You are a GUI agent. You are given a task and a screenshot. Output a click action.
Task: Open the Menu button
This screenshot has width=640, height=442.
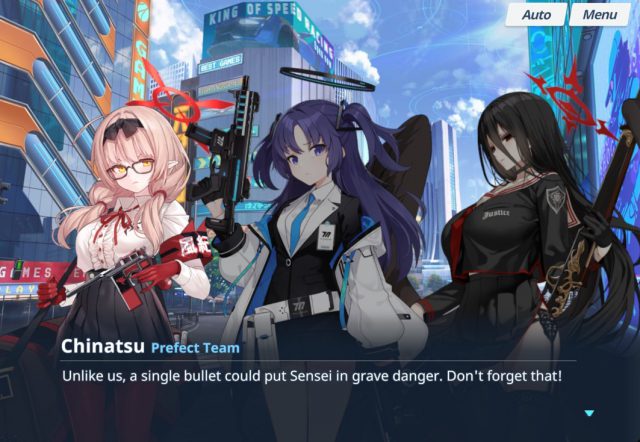(x=600, y=15)
